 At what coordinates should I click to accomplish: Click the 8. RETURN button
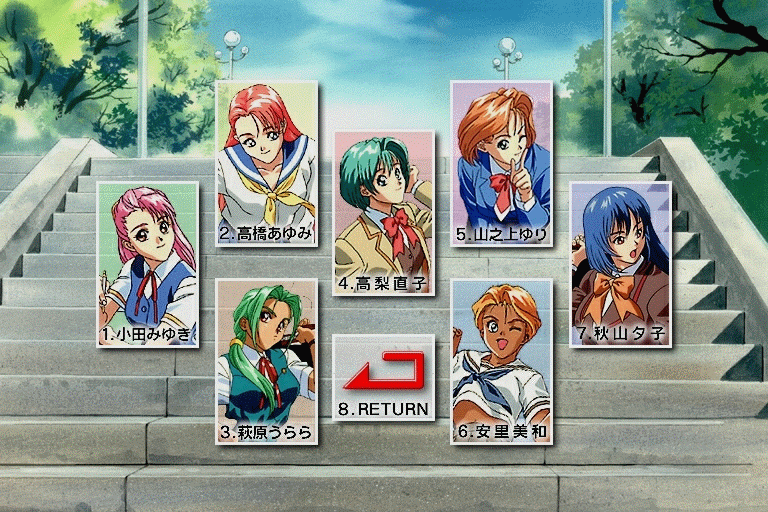384,377
